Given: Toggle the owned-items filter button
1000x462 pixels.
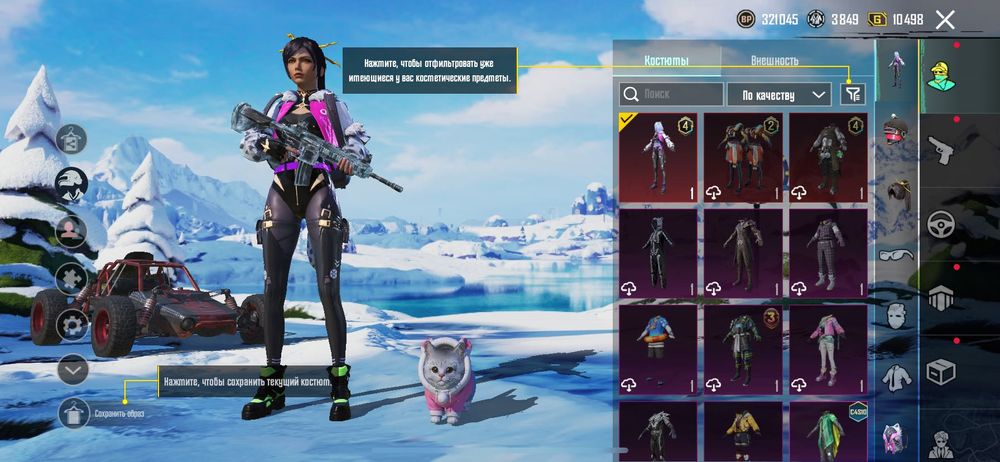Looking at the screenshot, I should tap(852, 93).
